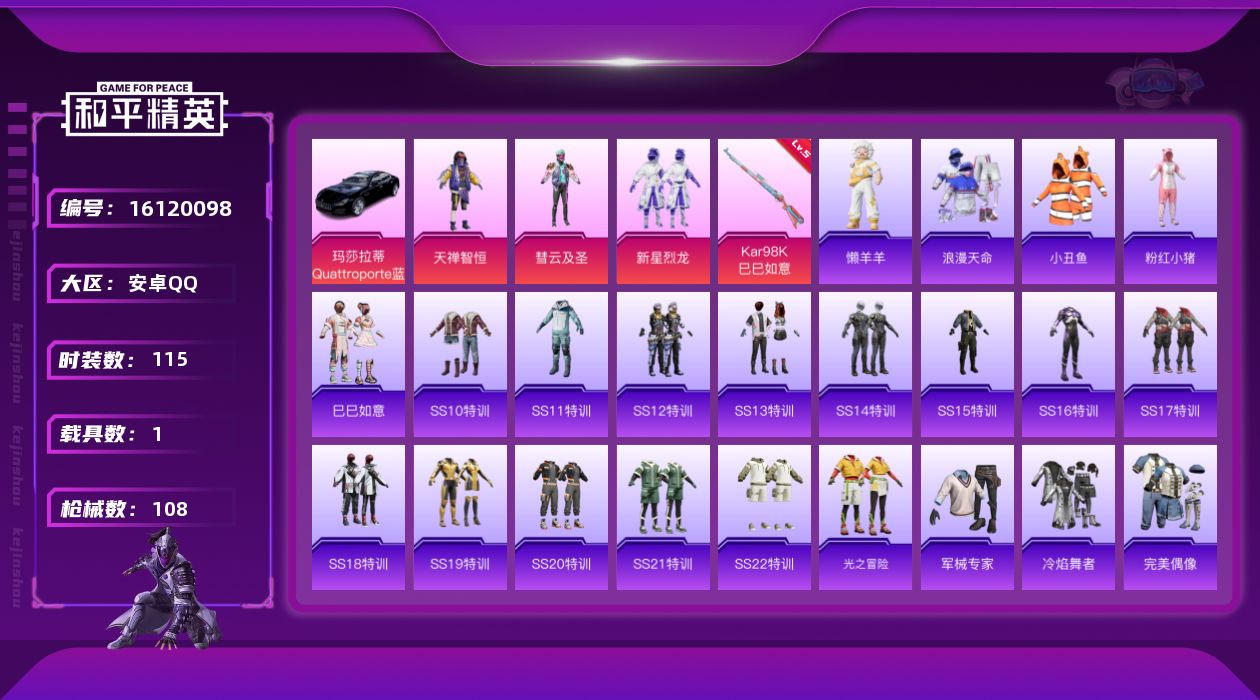Select the 完美偶像 outfit tile
Image resolution: width=1260 pixels, height=700 pixels.
pos(1170,517)
